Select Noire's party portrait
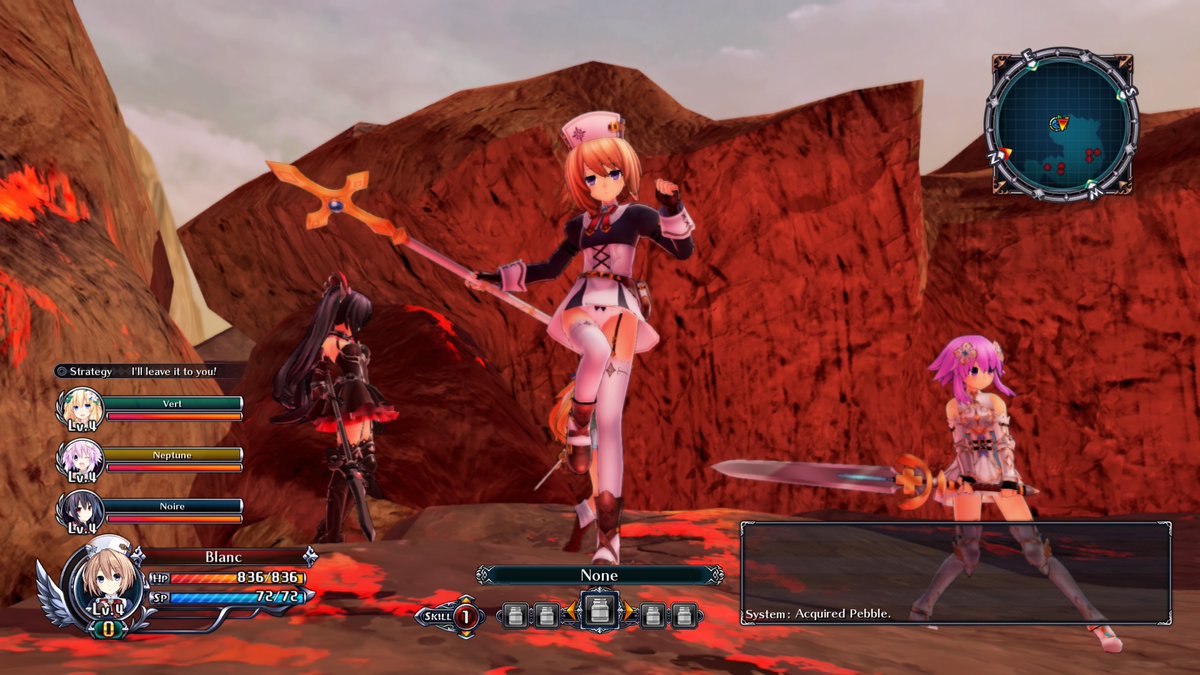This screenshot has width=1200, height=675. click(x=80, y=512)
